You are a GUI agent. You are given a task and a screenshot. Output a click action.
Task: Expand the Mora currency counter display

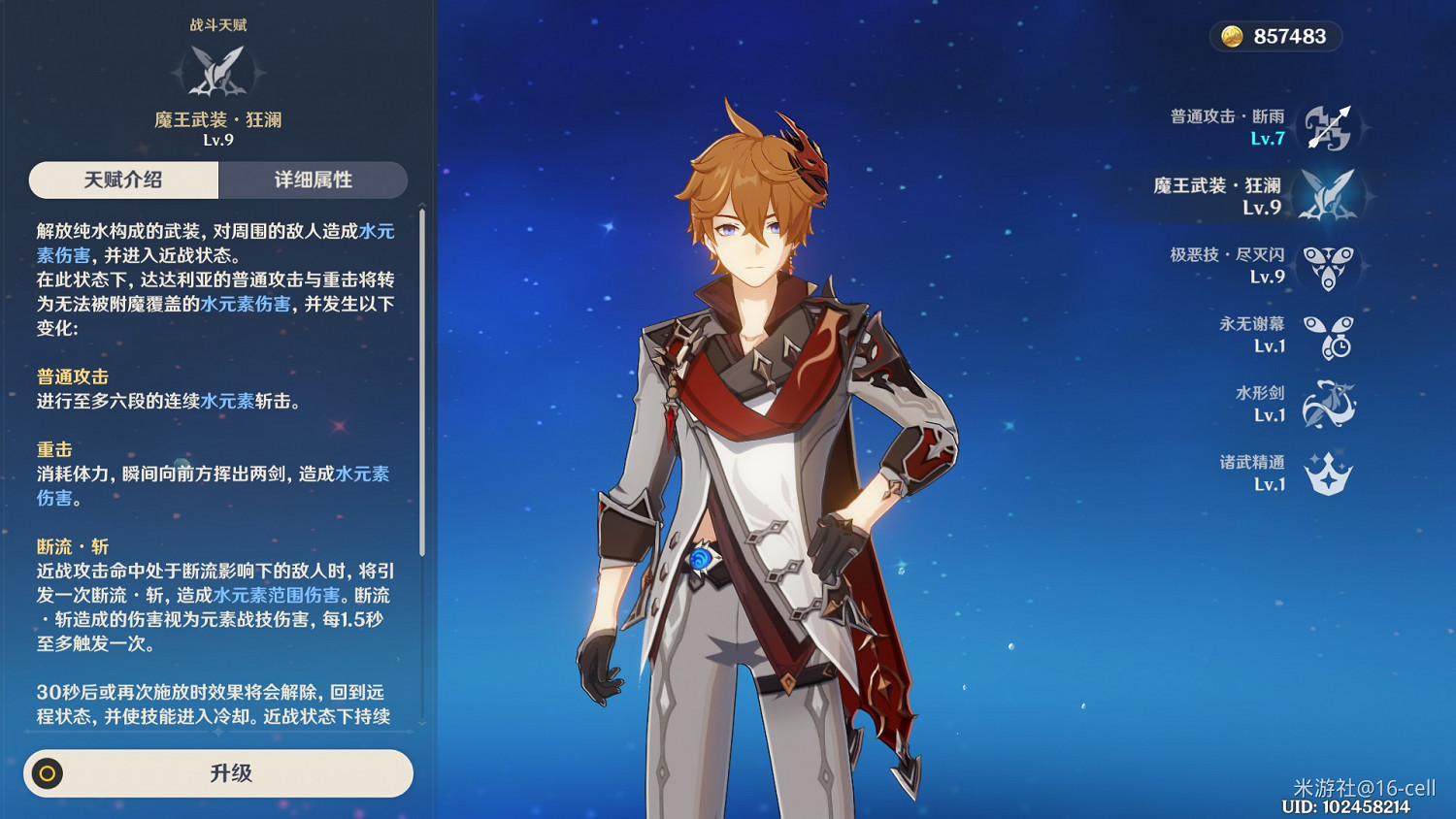(x=1276, y=37)
